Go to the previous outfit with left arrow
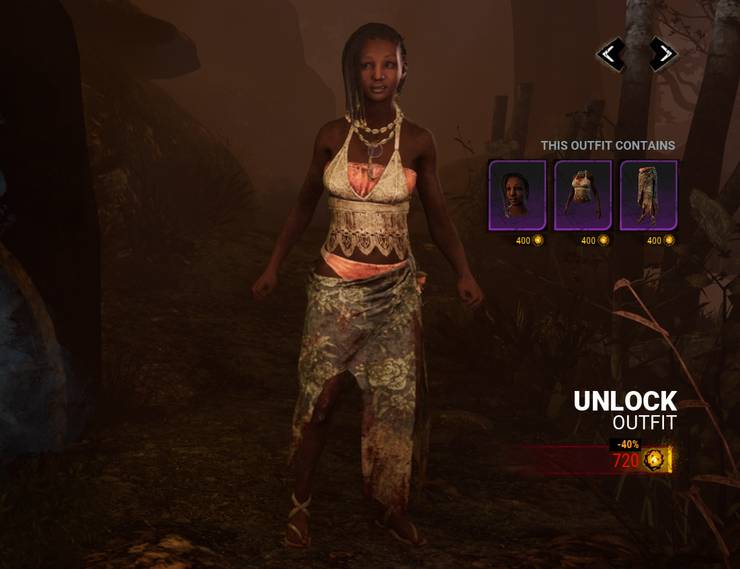Screen dimensions: 740x569 pos(611,54)
